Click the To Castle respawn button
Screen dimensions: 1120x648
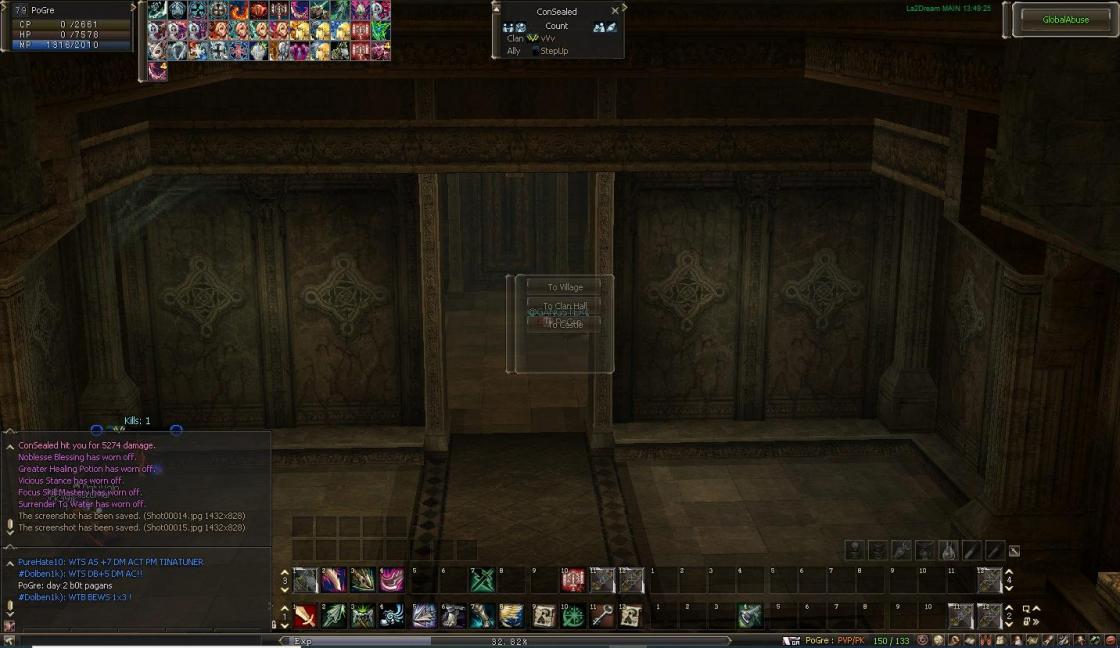(564, 324)
